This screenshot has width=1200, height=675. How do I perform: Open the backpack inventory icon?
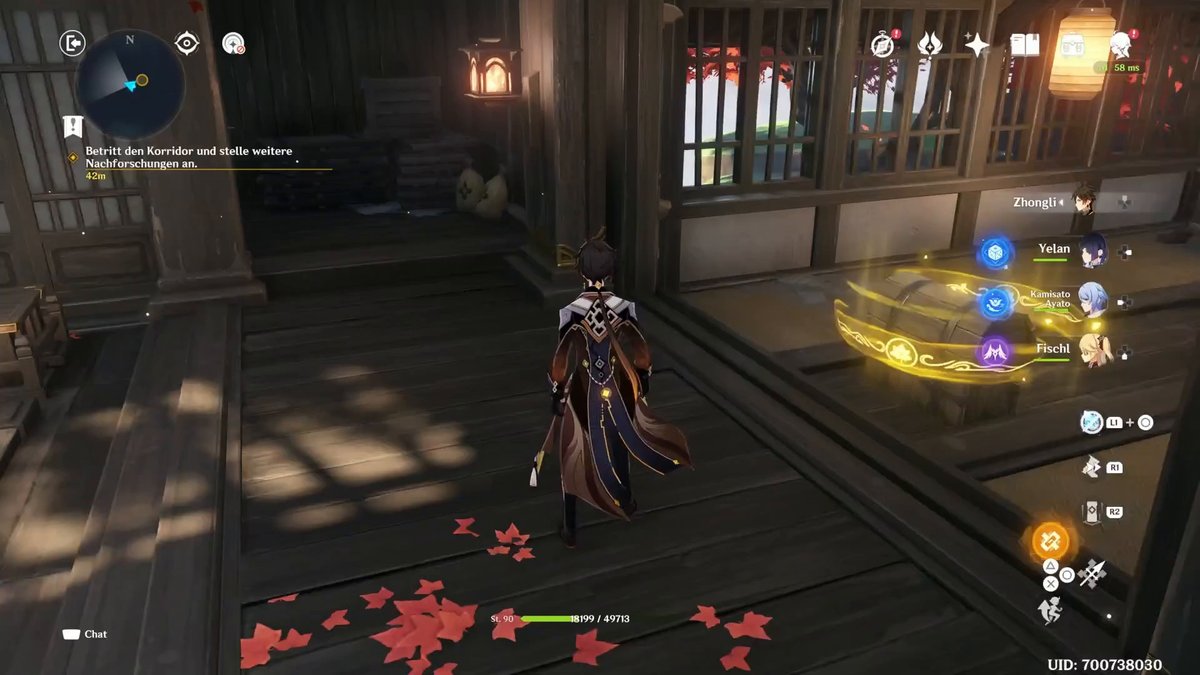1073,45
